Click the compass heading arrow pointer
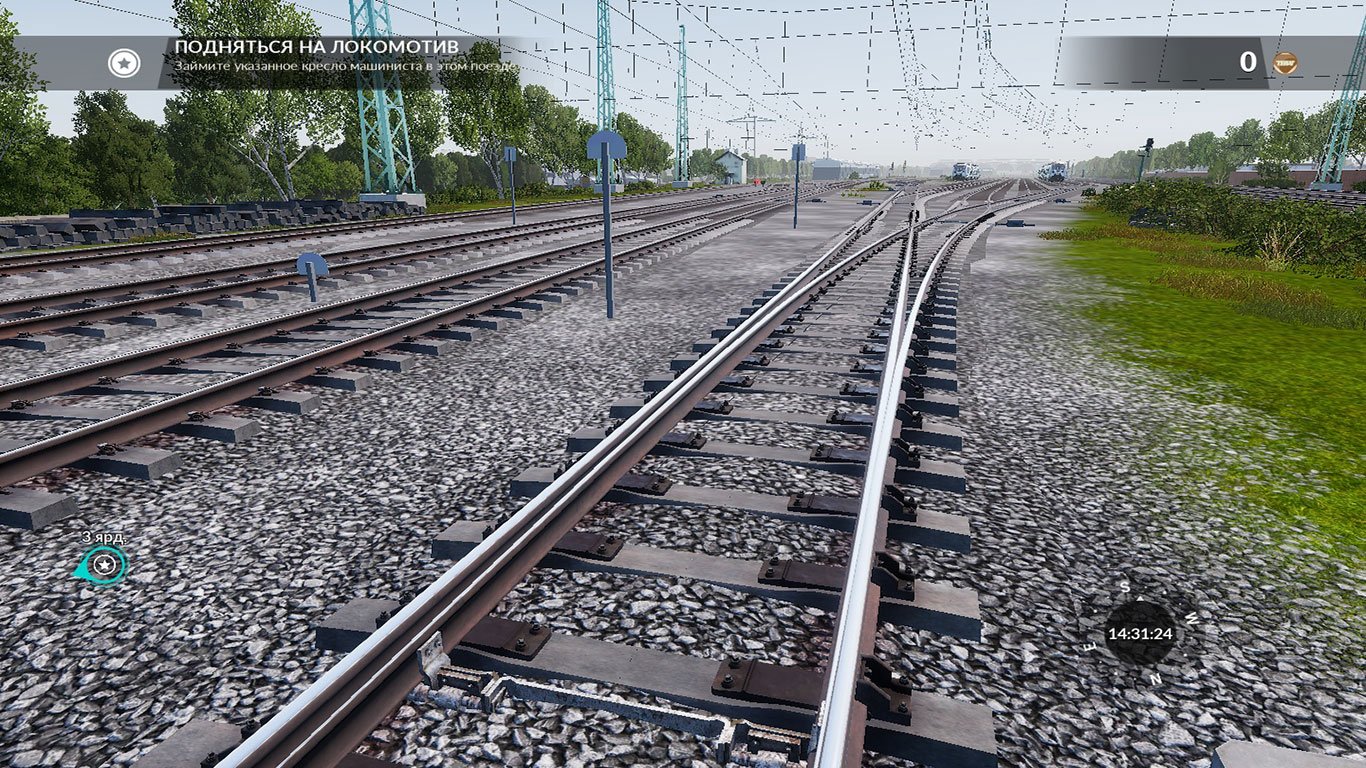 point(1141,599)
